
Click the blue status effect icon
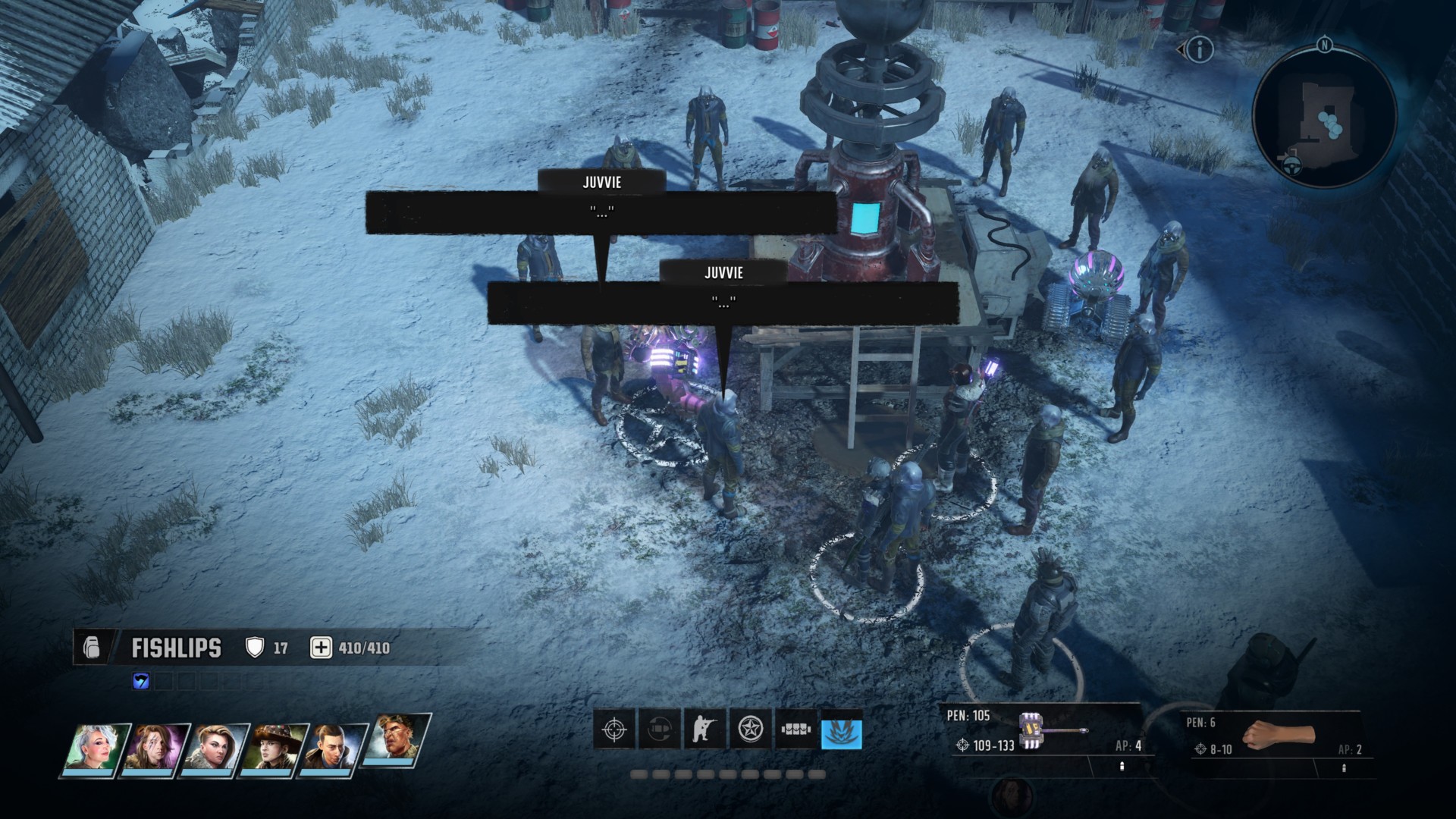pos(141,681)
